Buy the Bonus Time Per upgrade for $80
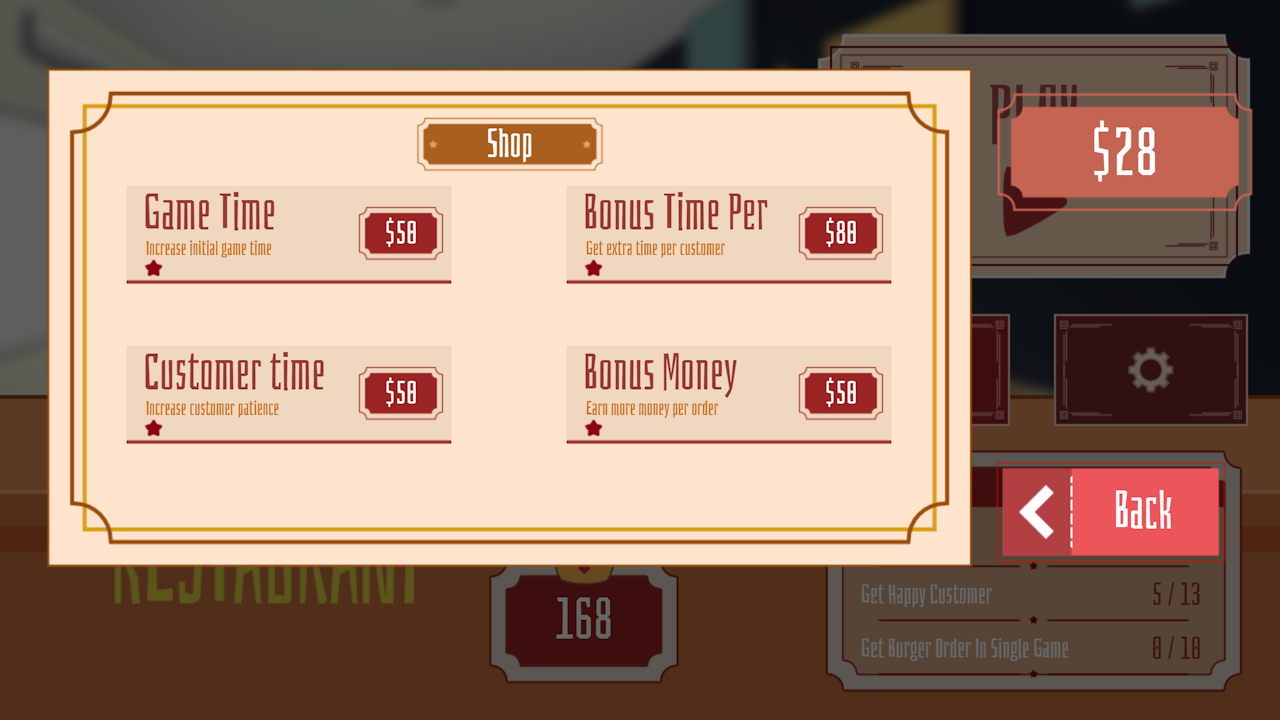1280x720 pixels. (840, 233)
